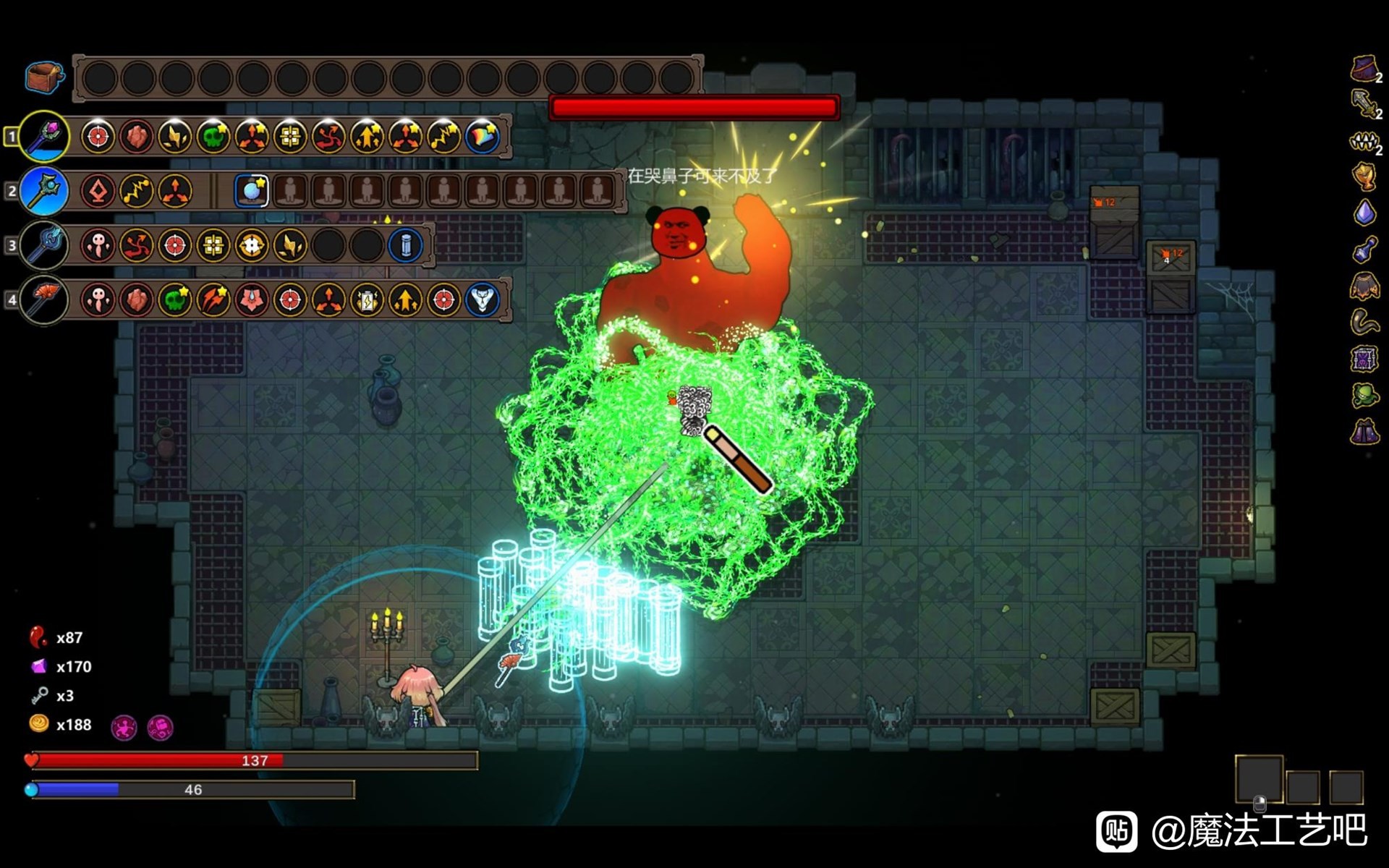Select the white-fanged snake spell on wand four
The height and width of the screenshot is (868, 1389).
[x=482, y=299]
